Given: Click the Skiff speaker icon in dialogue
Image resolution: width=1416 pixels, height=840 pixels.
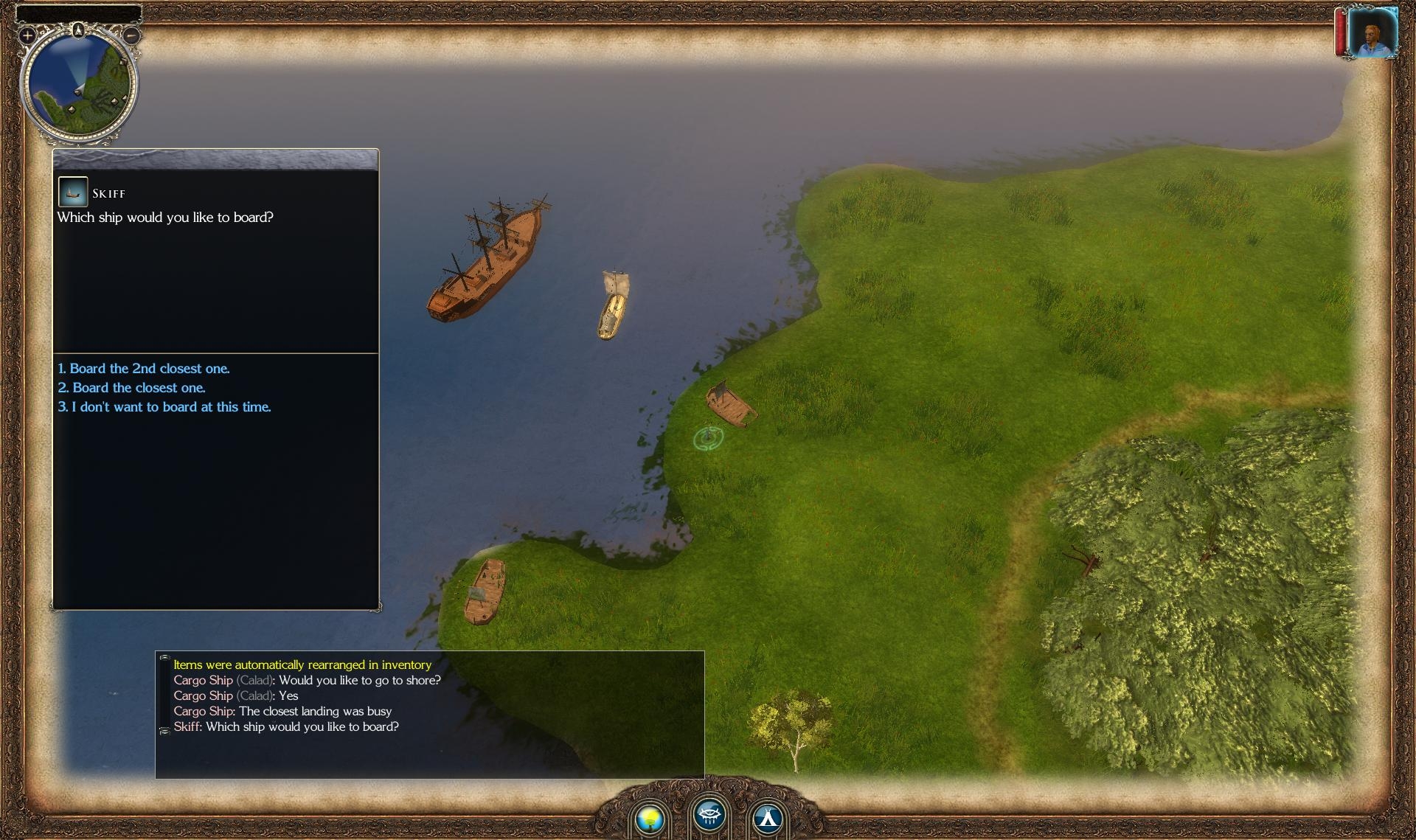Looking at the screenshot, I should 73,192.
